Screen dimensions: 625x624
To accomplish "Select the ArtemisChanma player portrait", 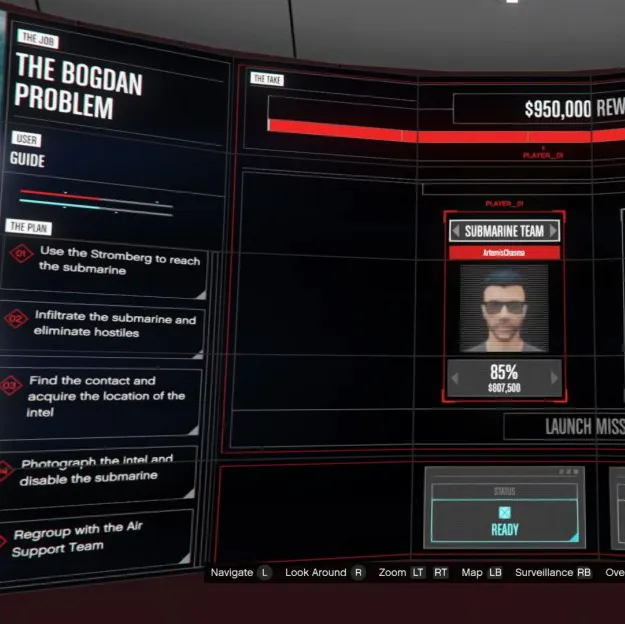I will [x=504, y=308].
